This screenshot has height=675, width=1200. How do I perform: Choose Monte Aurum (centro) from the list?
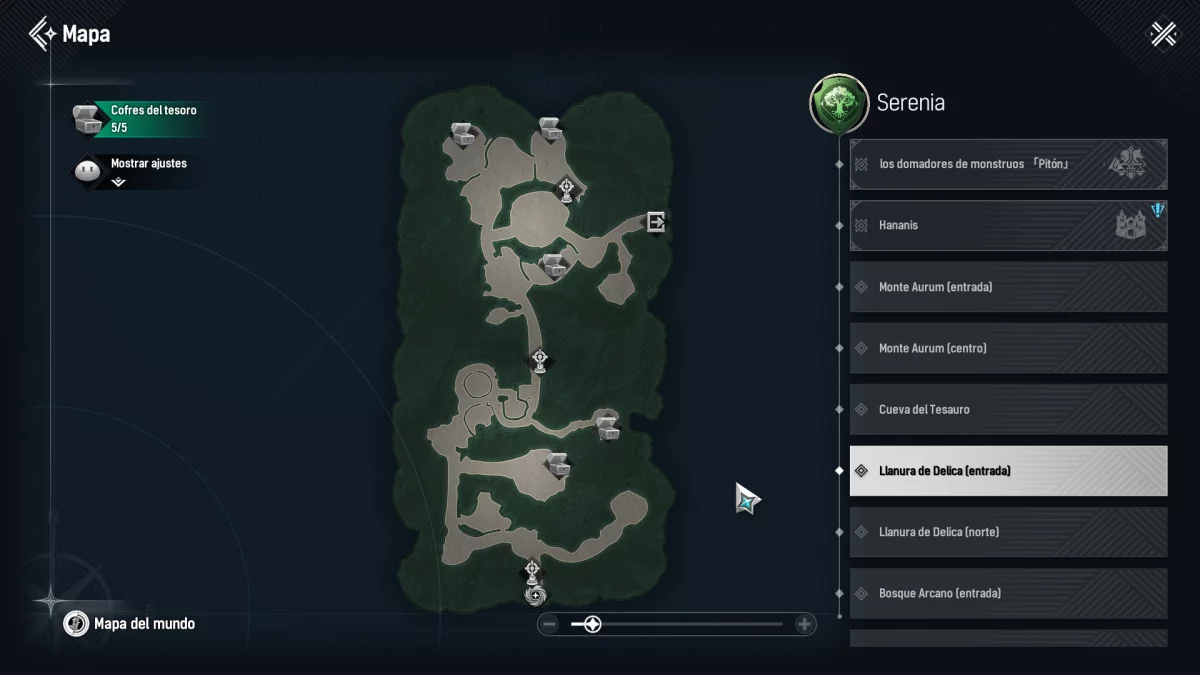click(1008, 348)
